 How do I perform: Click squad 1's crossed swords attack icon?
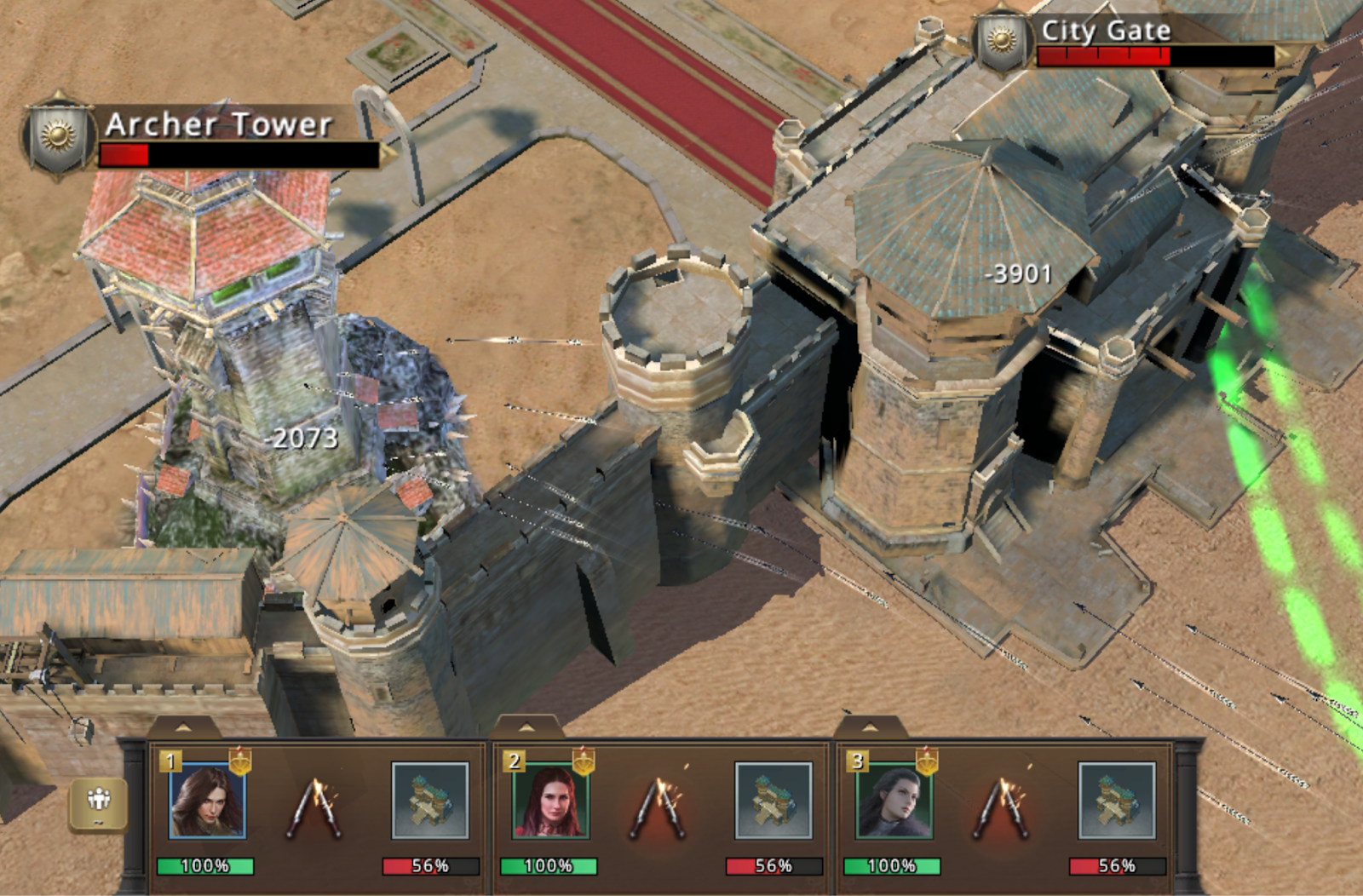click(317, 806)
